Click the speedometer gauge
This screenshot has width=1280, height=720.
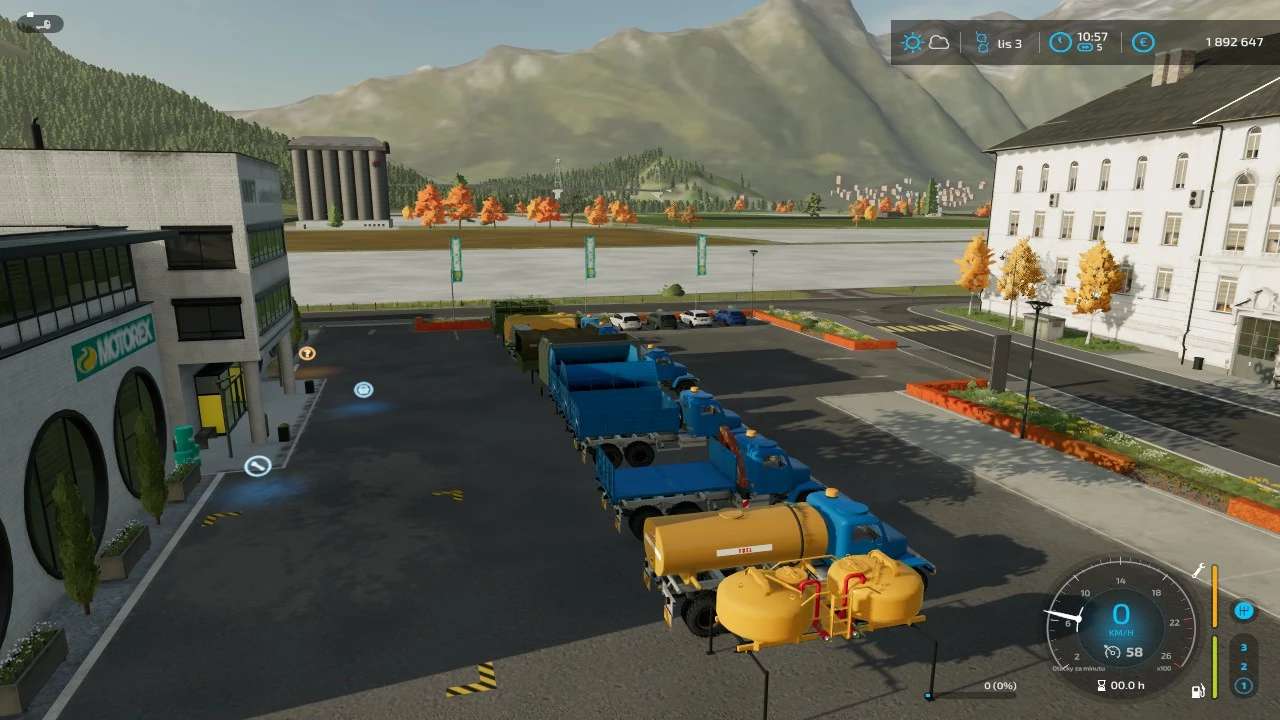tap(1120, 622)
